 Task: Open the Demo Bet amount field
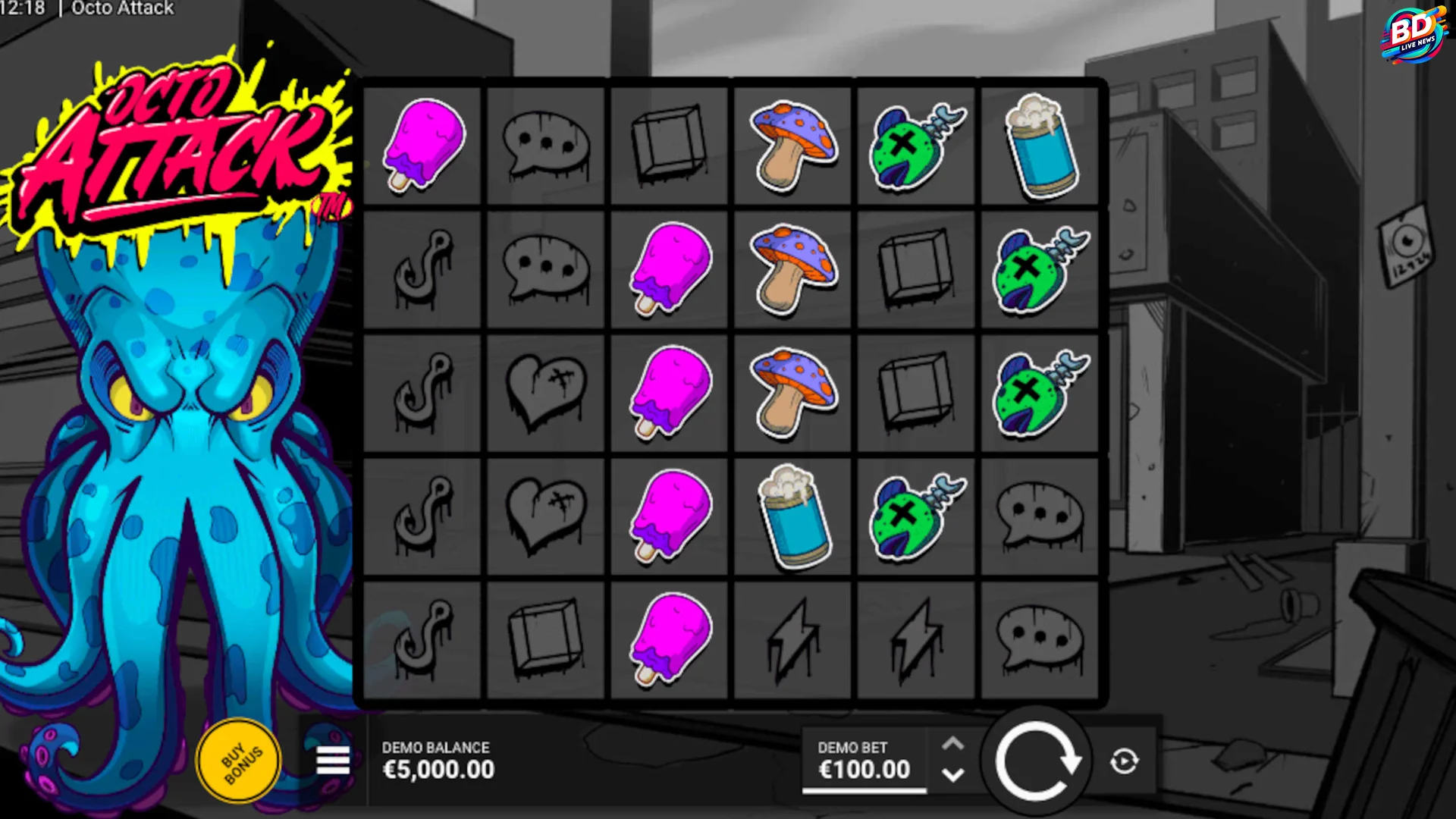pyautogui.click(x=864, y=768)
